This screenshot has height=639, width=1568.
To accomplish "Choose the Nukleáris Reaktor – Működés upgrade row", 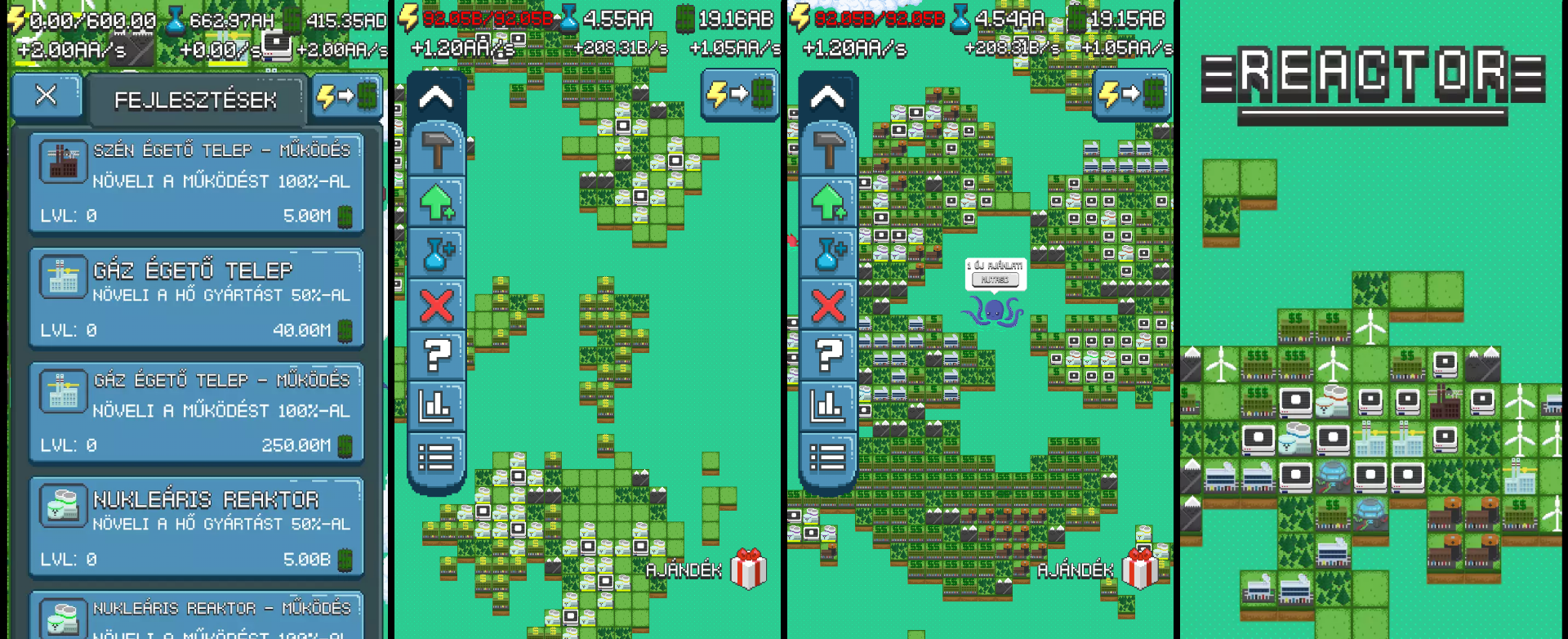I will [x=196, y=618].
